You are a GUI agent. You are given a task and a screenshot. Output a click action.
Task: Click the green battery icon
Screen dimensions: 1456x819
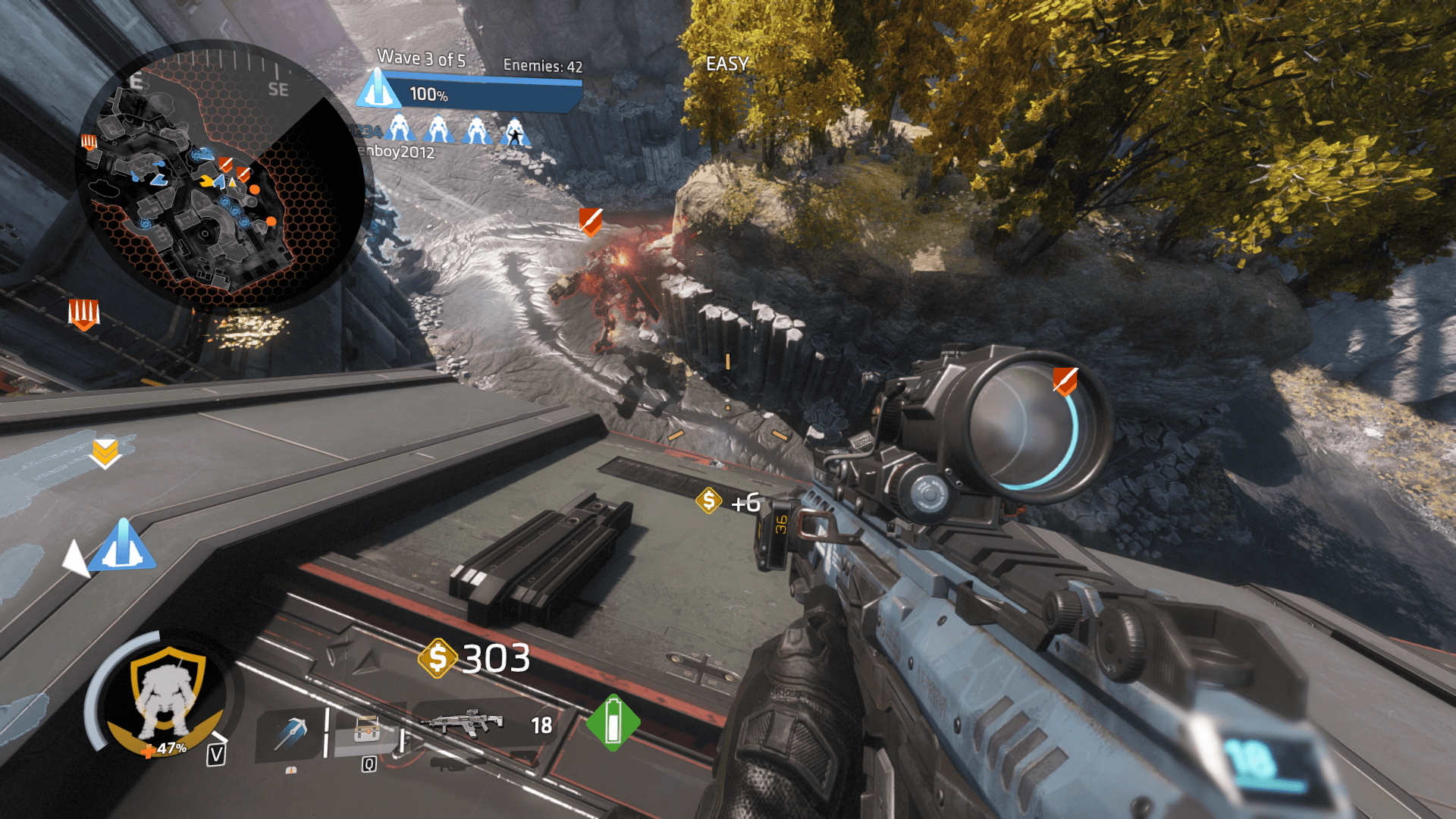tap(613, 722)
